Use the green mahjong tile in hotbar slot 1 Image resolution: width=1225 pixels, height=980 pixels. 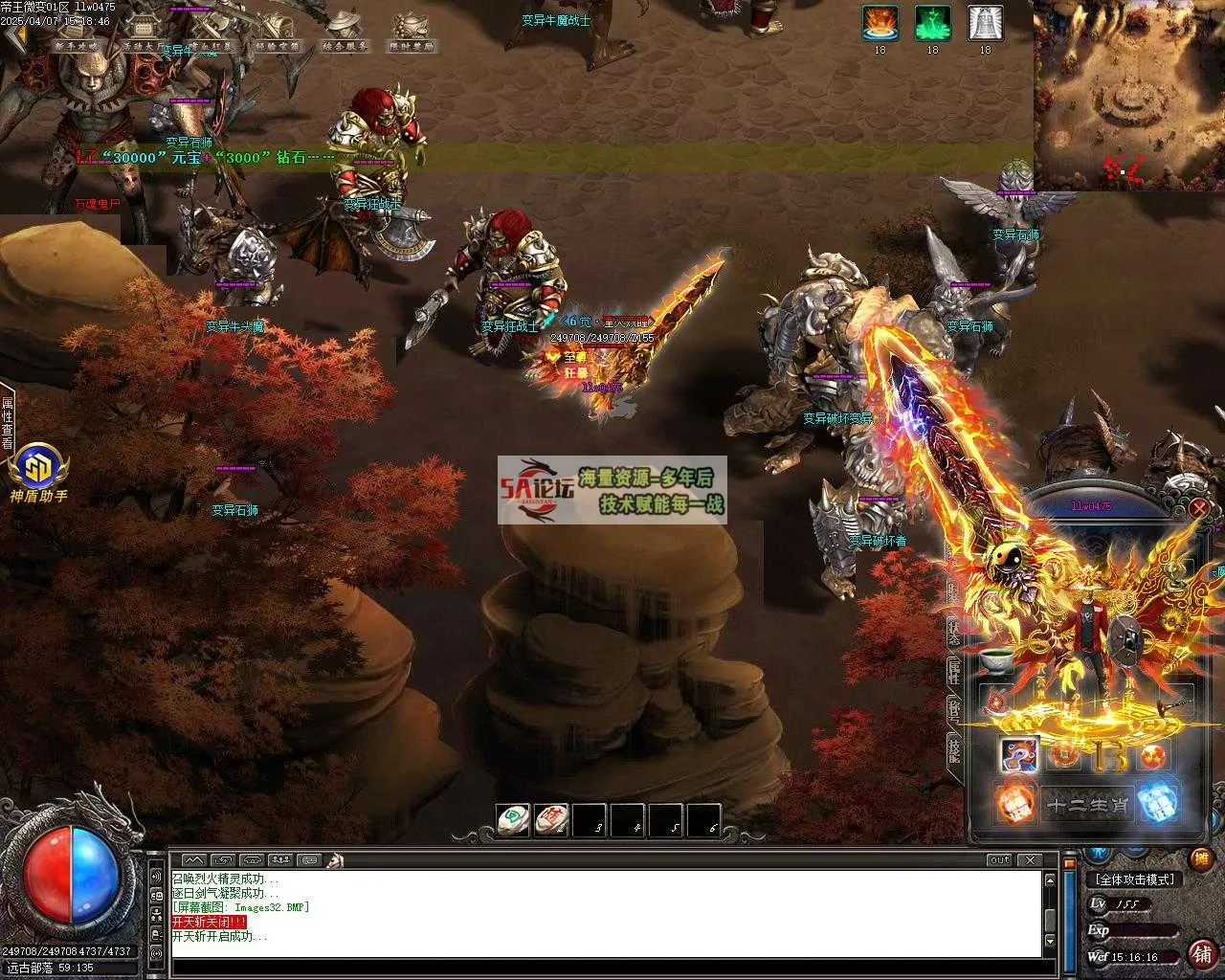pos(513,820)
